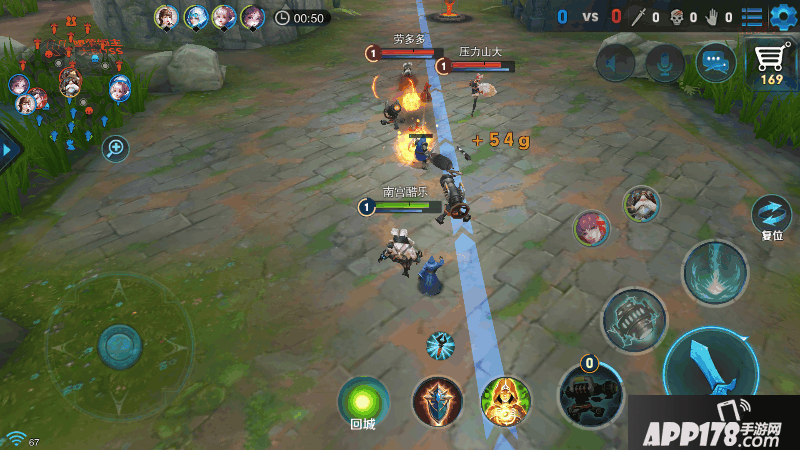
Task: Target the white-bearded enemy hero portrait
Action: pyautogui.click(x=641, y=204)
